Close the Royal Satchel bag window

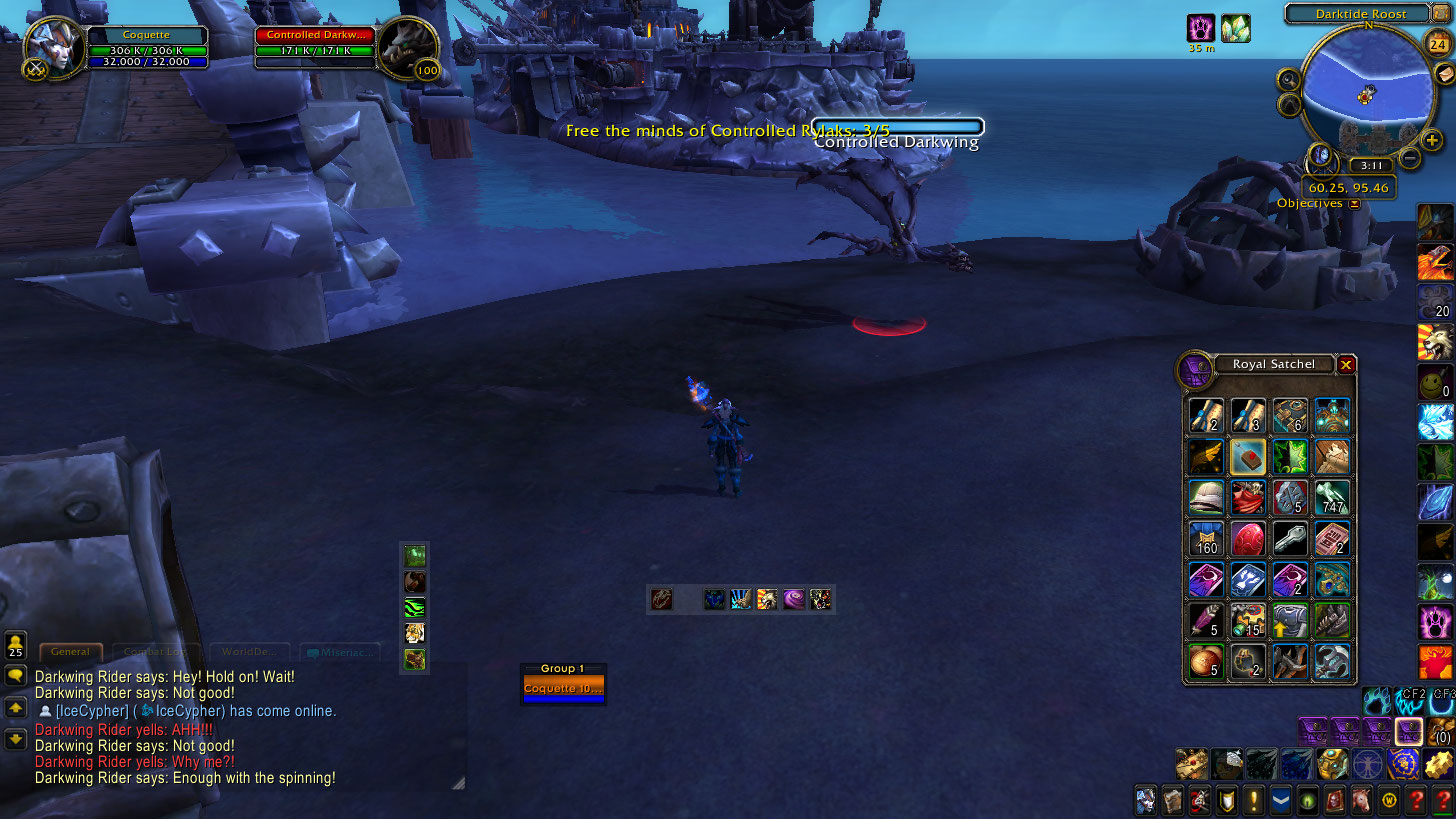click(x=1346, y=365)
